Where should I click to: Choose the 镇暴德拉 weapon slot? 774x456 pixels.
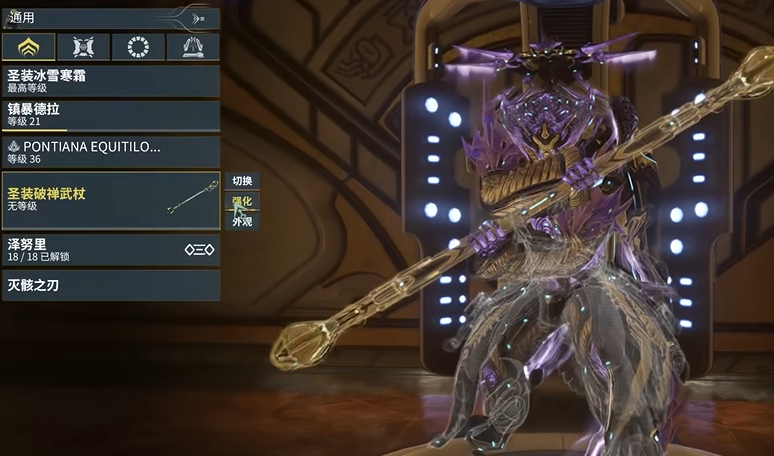tap(110, 115)
